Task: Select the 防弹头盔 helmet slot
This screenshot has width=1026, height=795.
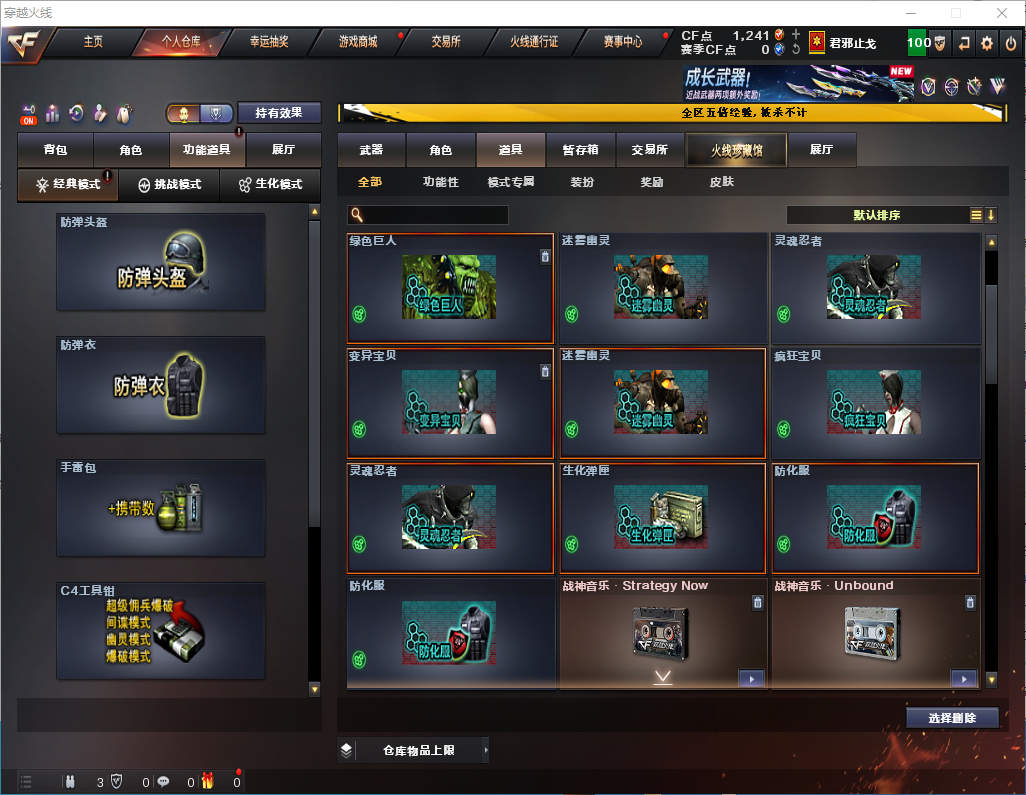Action: [161, 262]
